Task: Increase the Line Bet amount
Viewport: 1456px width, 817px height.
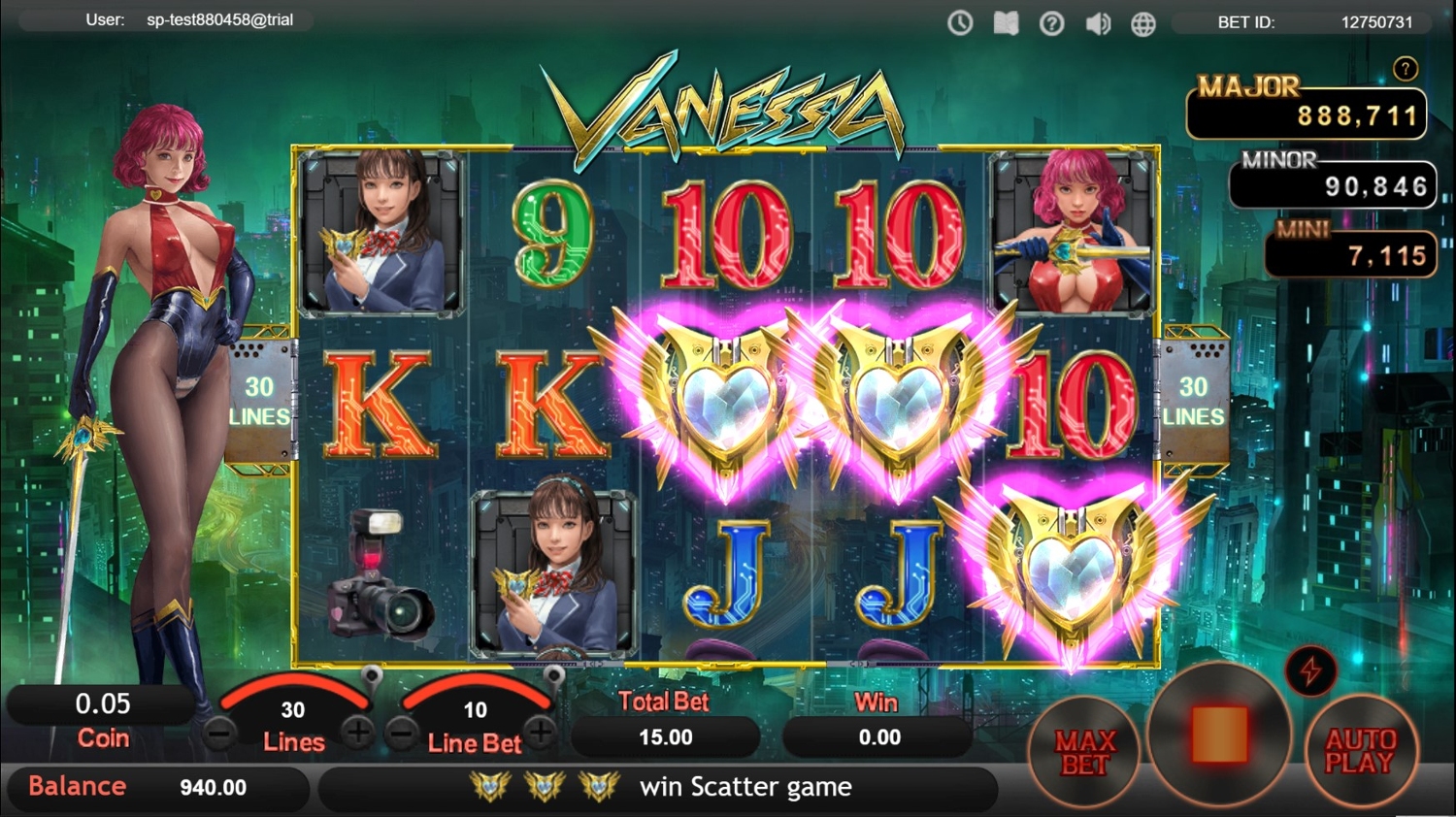Action: point(541,732)
